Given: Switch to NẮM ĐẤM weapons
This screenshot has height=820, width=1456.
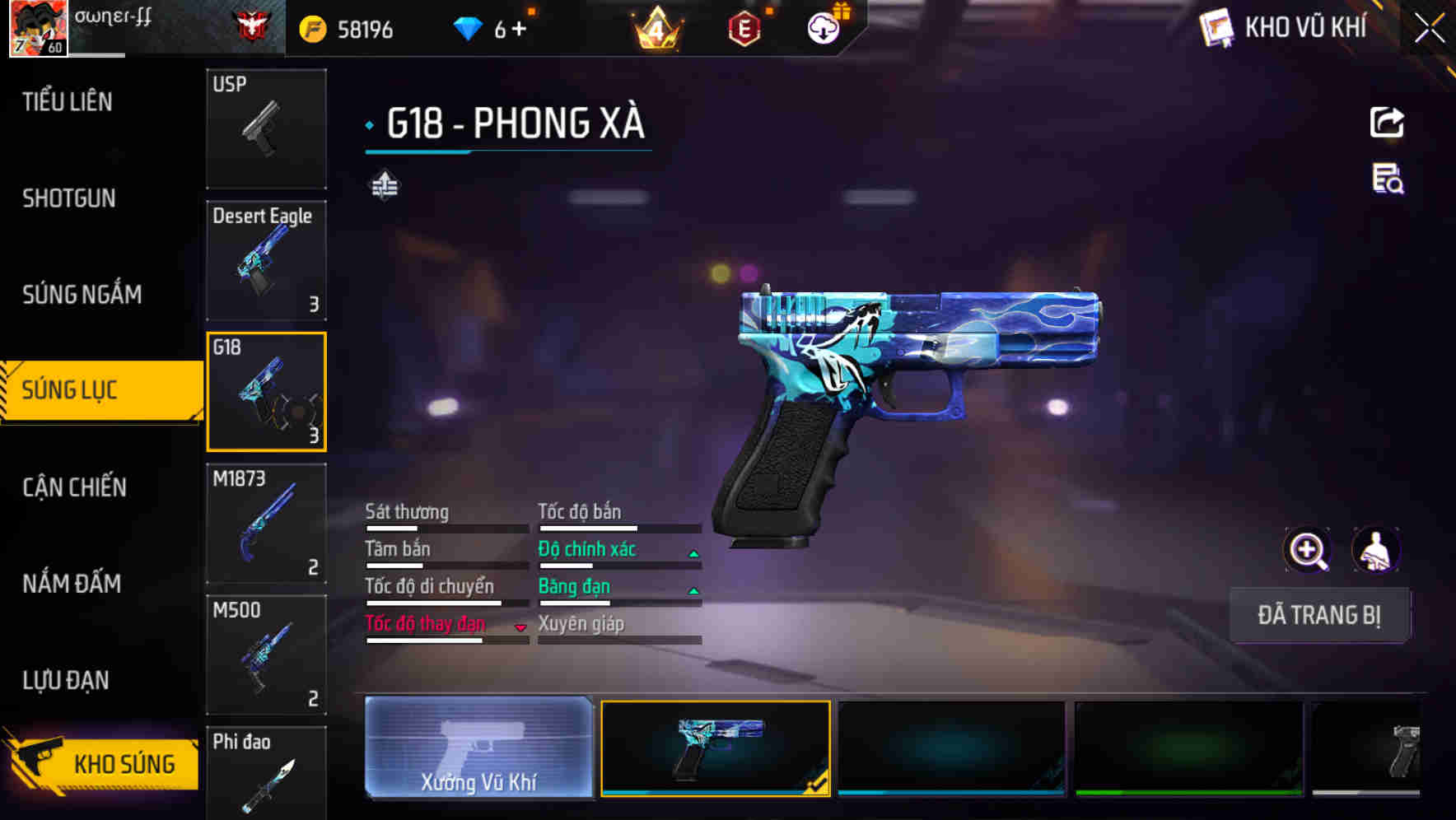Looking at the screenshot, I should (72, 584).
